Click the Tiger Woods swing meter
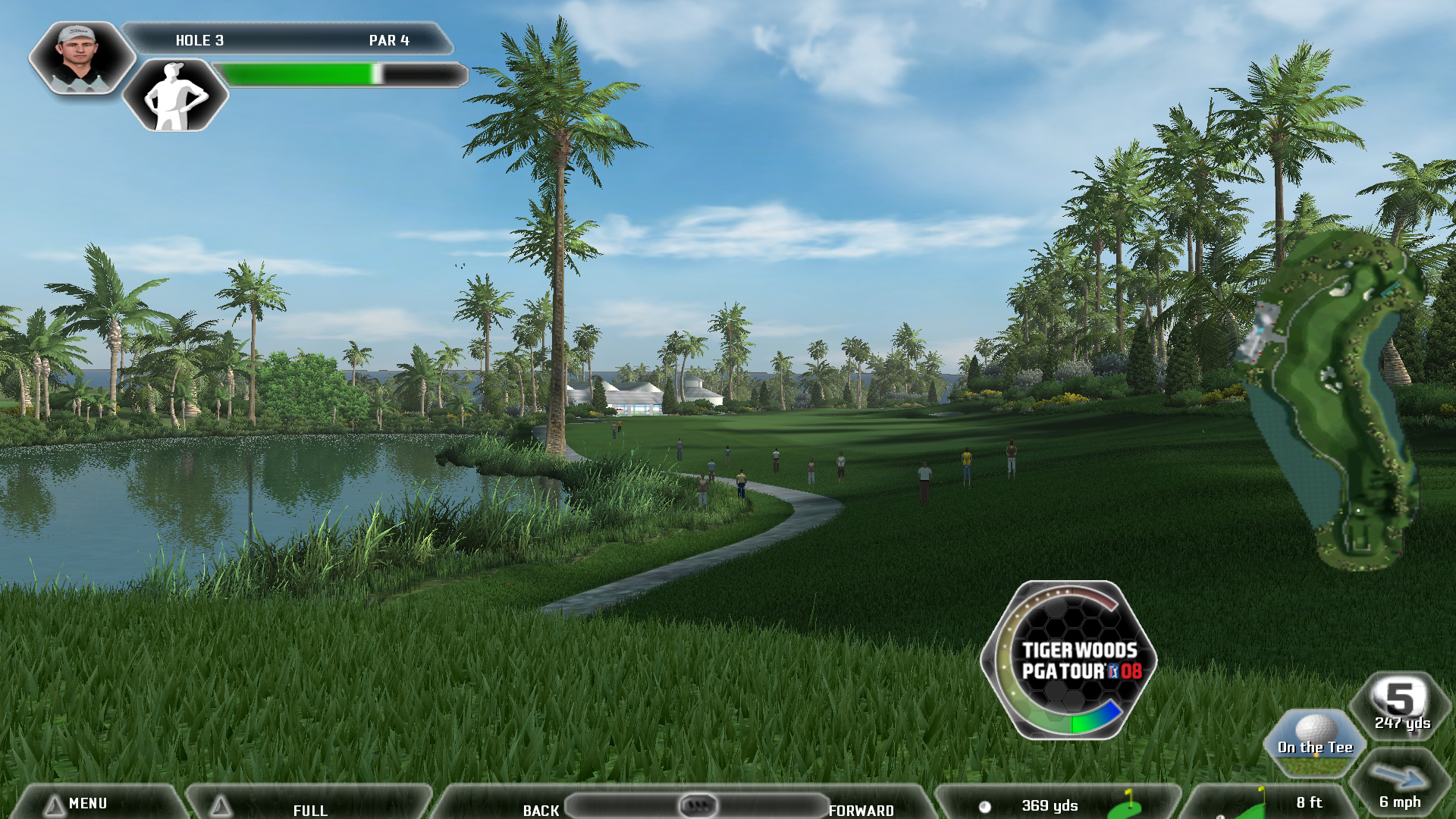This screenshot has width=1456, height=819. [1069, 660]
